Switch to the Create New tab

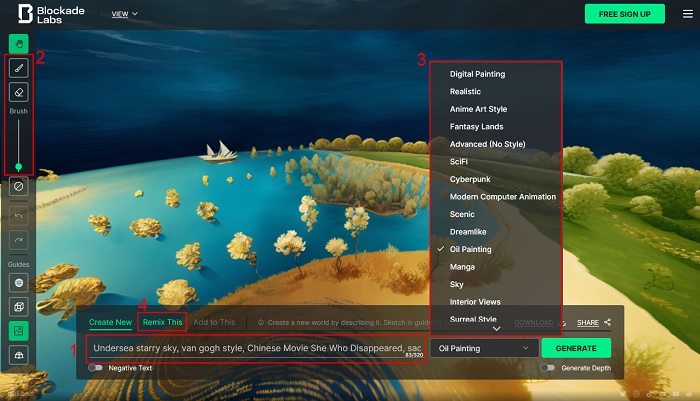click(110, 322)
